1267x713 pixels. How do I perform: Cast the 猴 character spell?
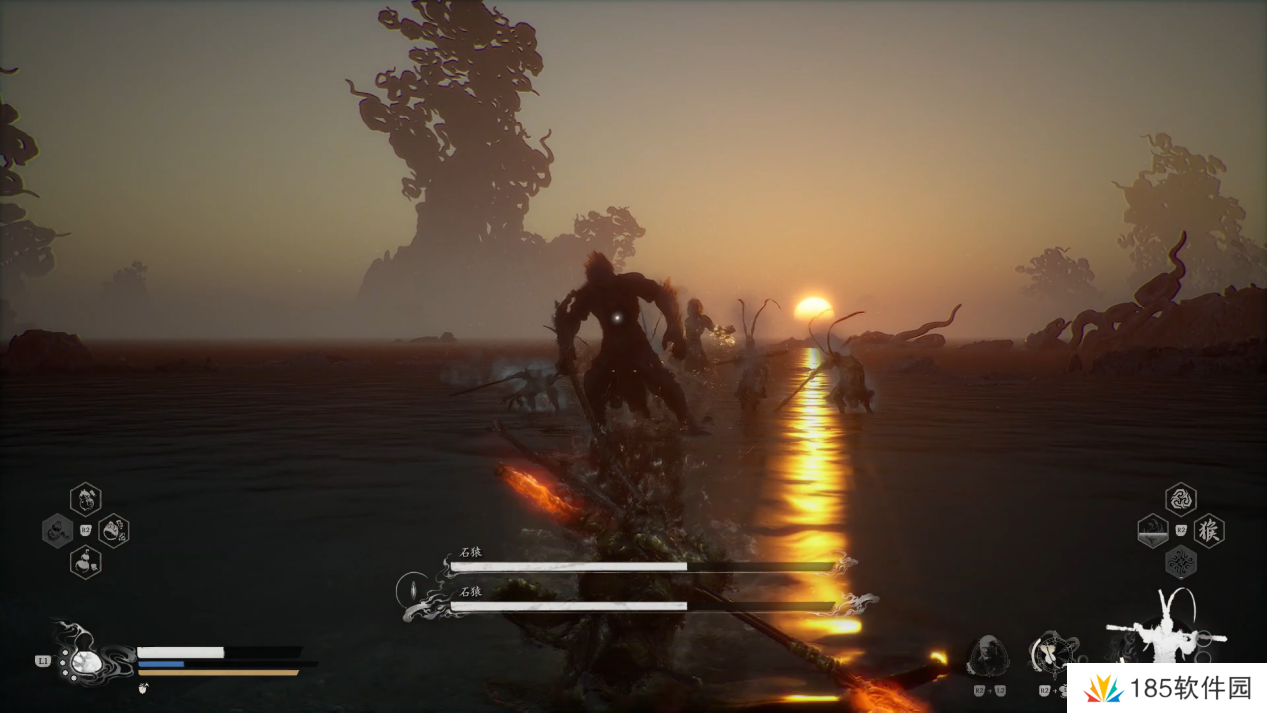coord(1209,530)
